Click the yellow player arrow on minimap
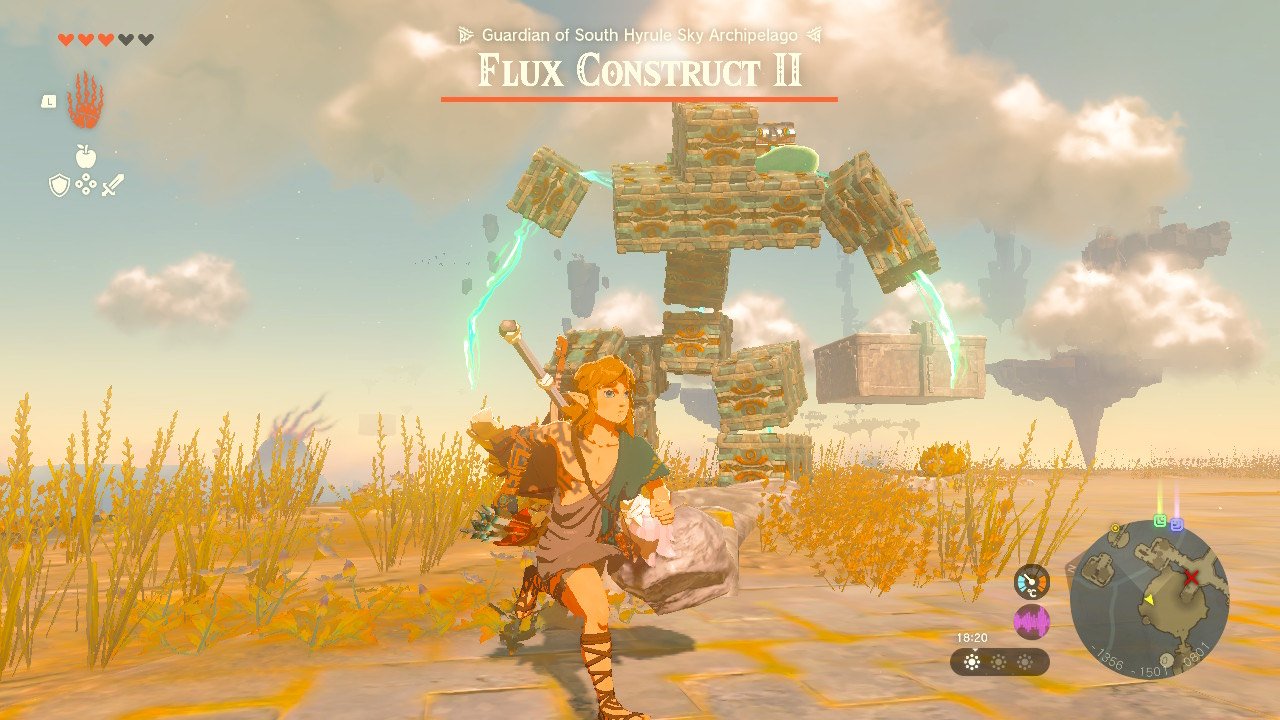The image size is (1280, 720). tap(1149, 599)
